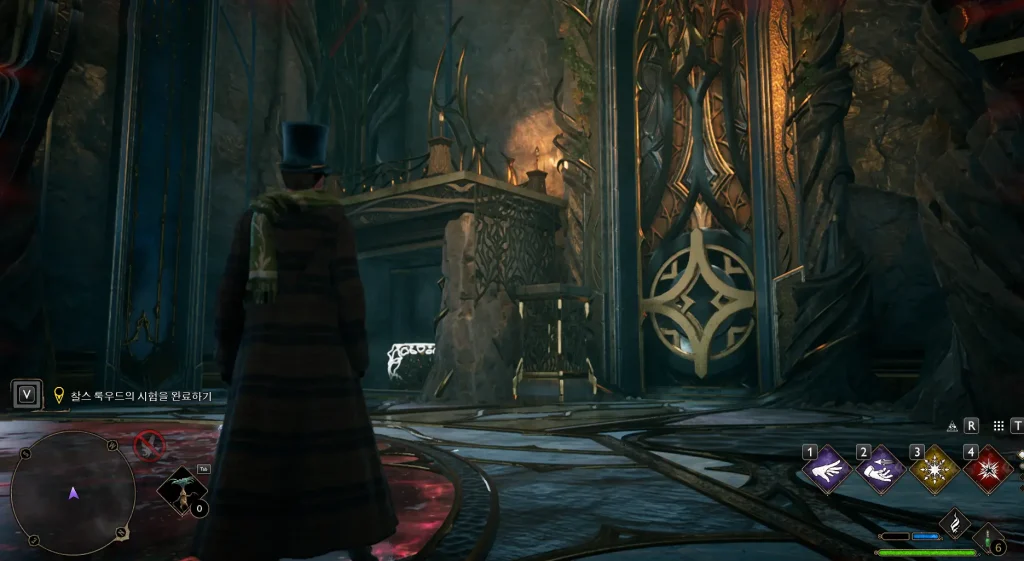Activate the yellow starburst spell in slot 3
This screenshot has width=1024, height=561.
coord(935,469)
